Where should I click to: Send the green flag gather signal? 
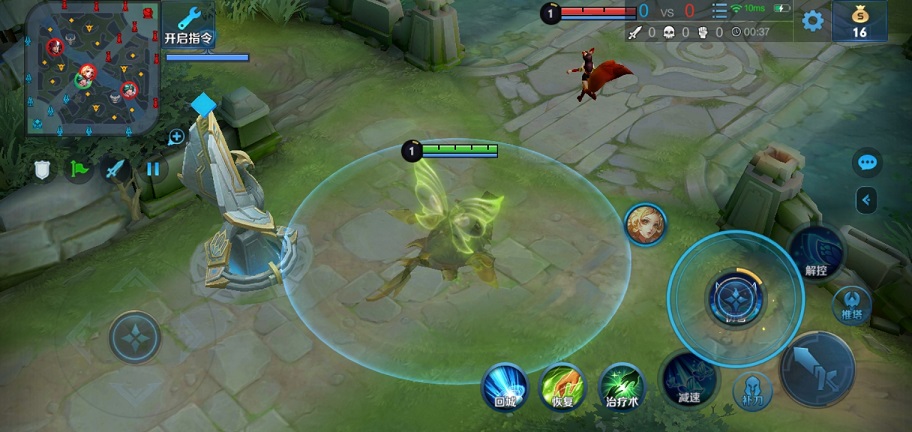pyautogui.click(x=79, y=168)
